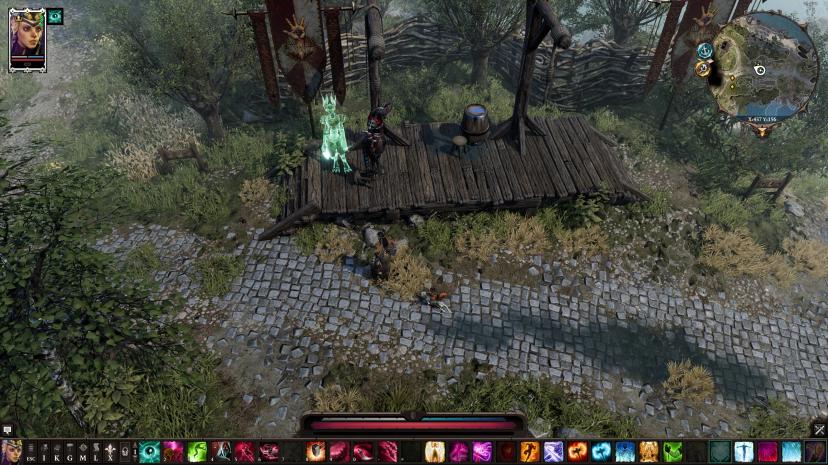The height and width of the screenshot is (465, 828).
Task: Click the crossed-tools icon at bottom right
Action: click(x=818, y=429)
